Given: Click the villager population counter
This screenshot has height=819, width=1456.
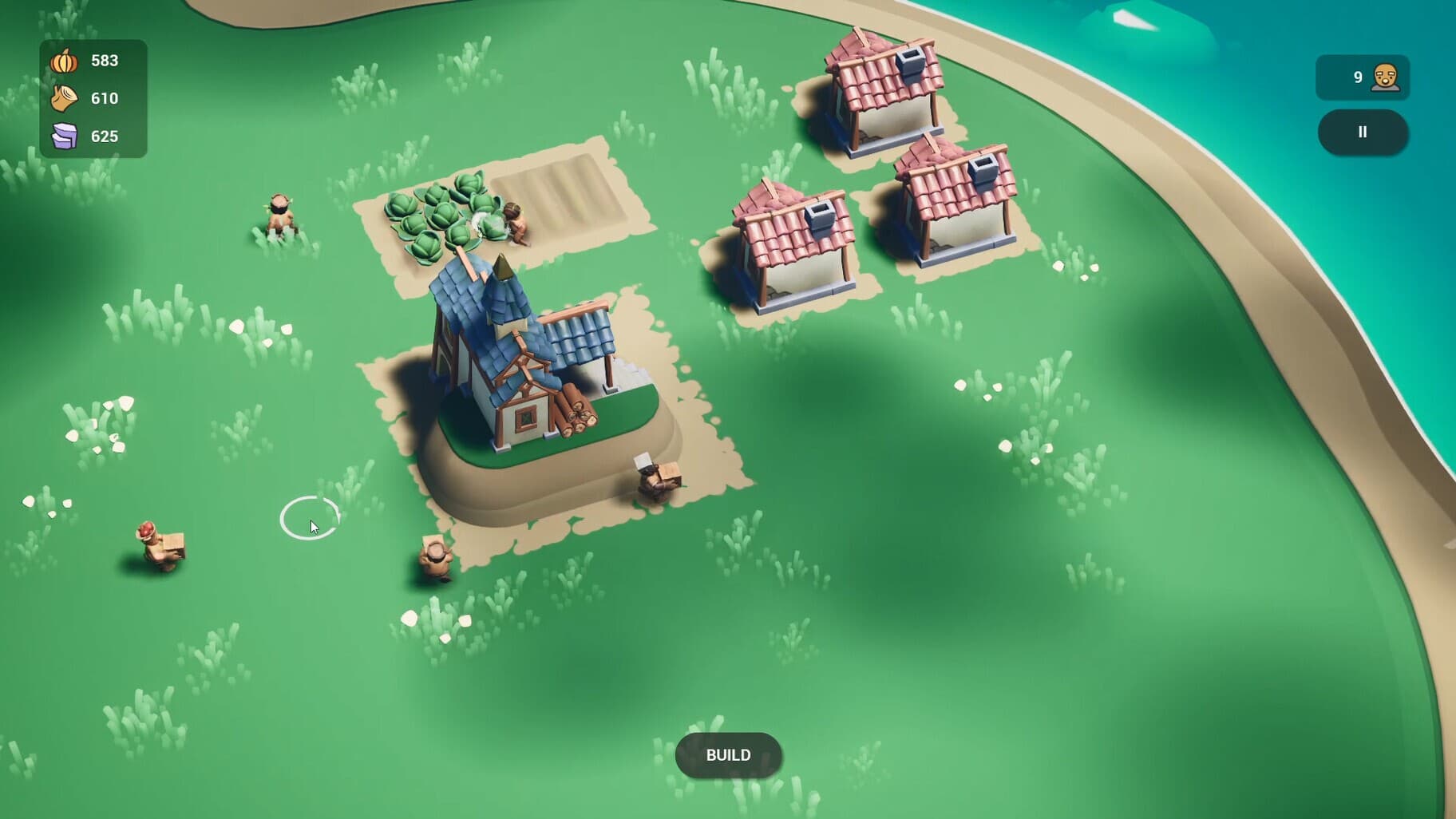Looking at the screenshot, I should click(1363, 77).
